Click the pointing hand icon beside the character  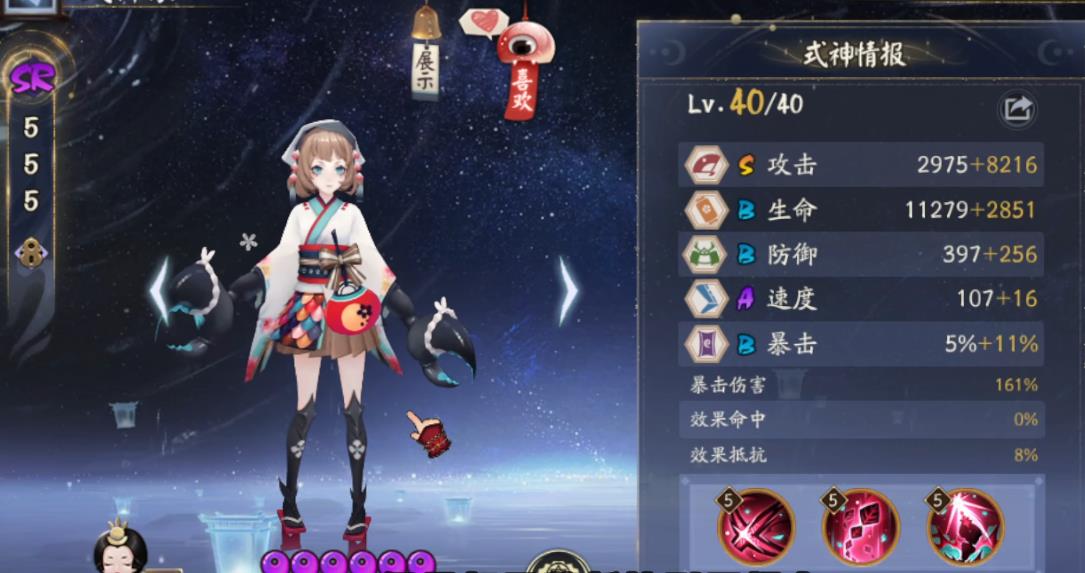(428, 433)
